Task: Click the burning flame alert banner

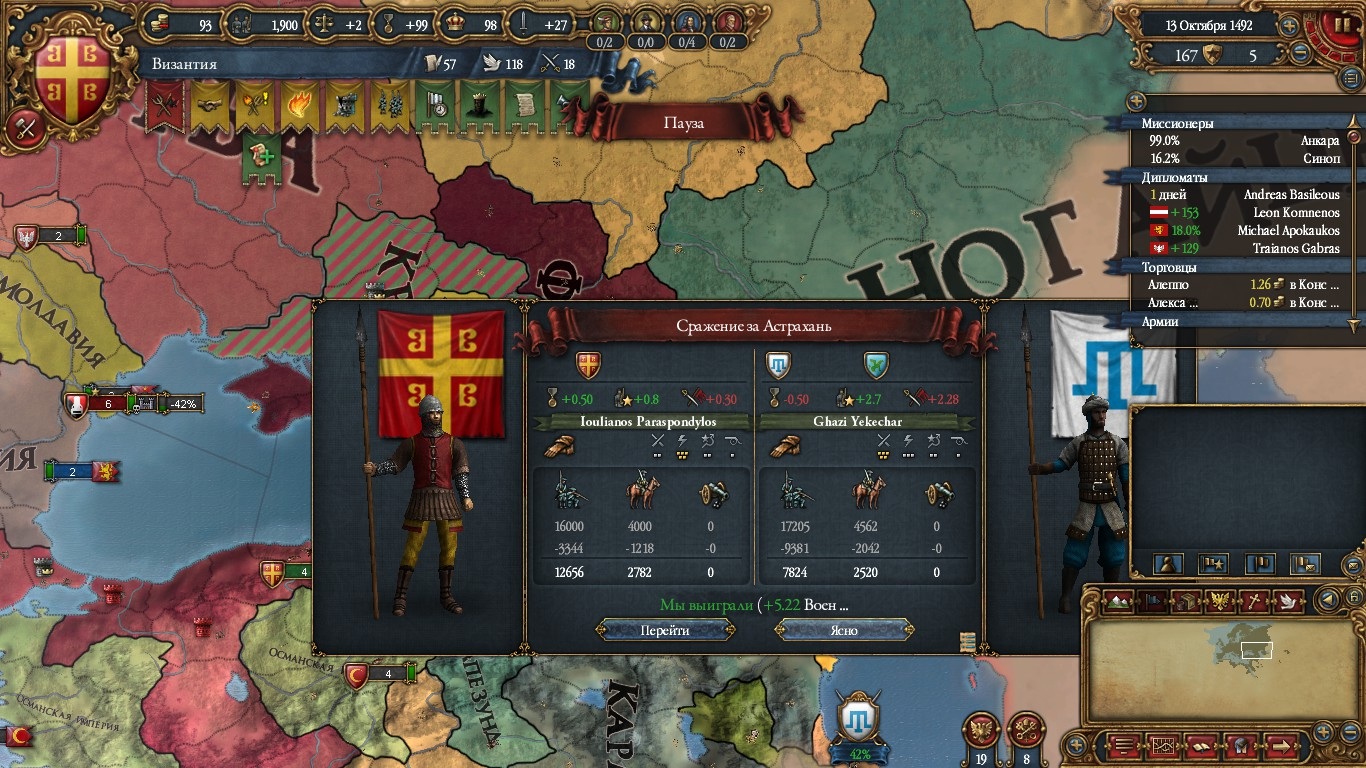Action: click(x=299, y=106)
